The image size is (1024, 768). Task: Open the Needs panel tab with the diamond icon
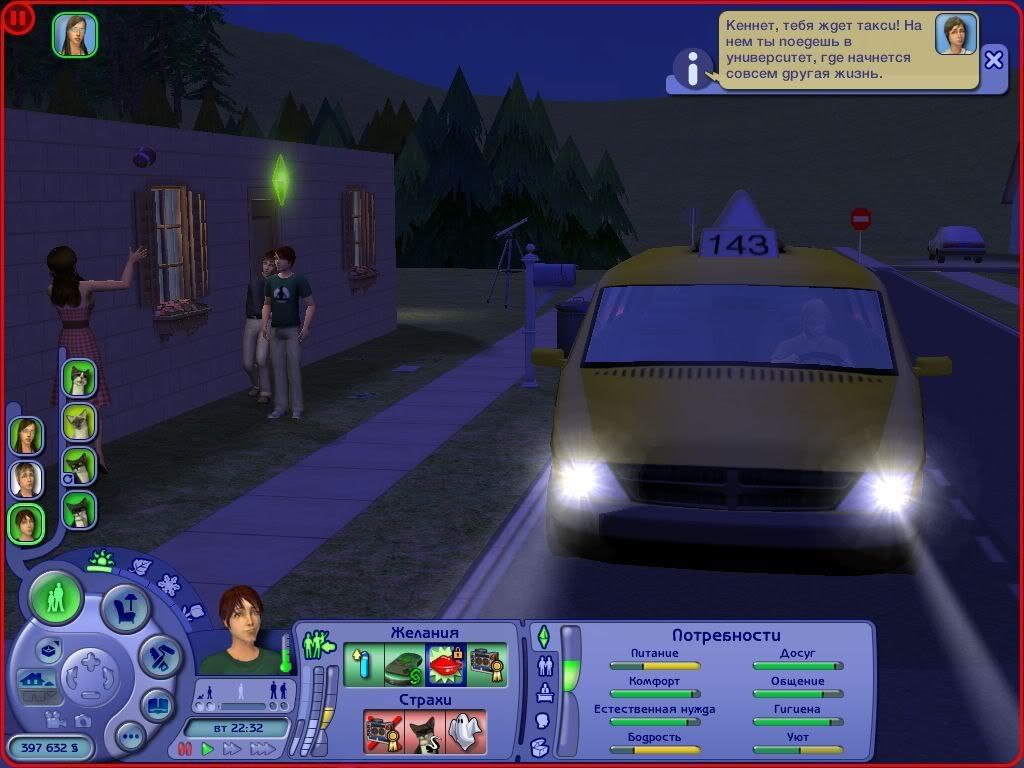(x=543, y=636)
